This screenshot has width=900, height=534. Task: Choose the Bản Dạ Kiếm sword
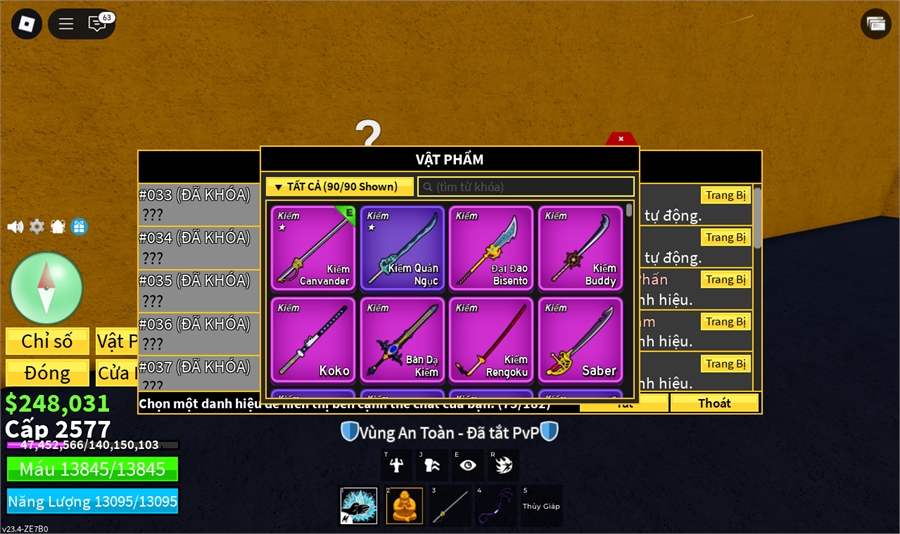[x=402, y=339]
